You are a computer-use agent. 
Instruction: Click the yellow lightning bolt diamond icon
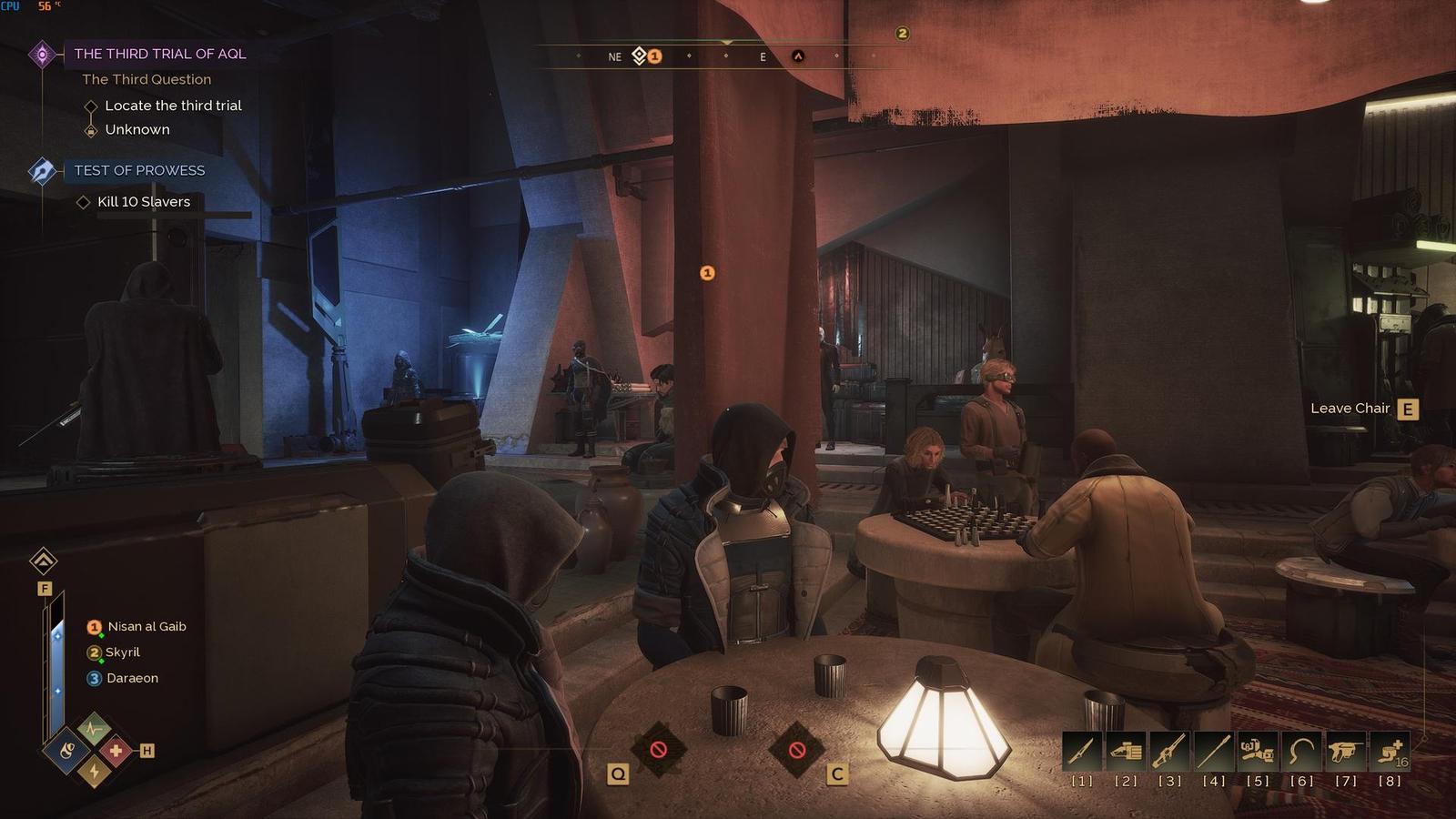coord(93,773)
